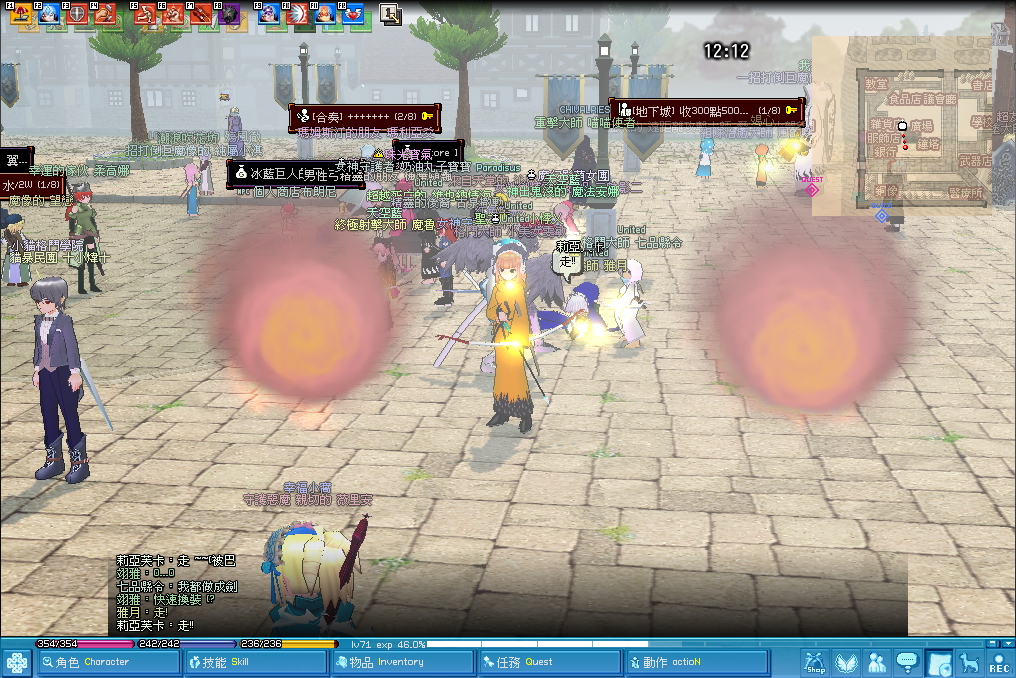
Task: Toggle the chat speech bubble icon
Action: [x=907, y=662]
